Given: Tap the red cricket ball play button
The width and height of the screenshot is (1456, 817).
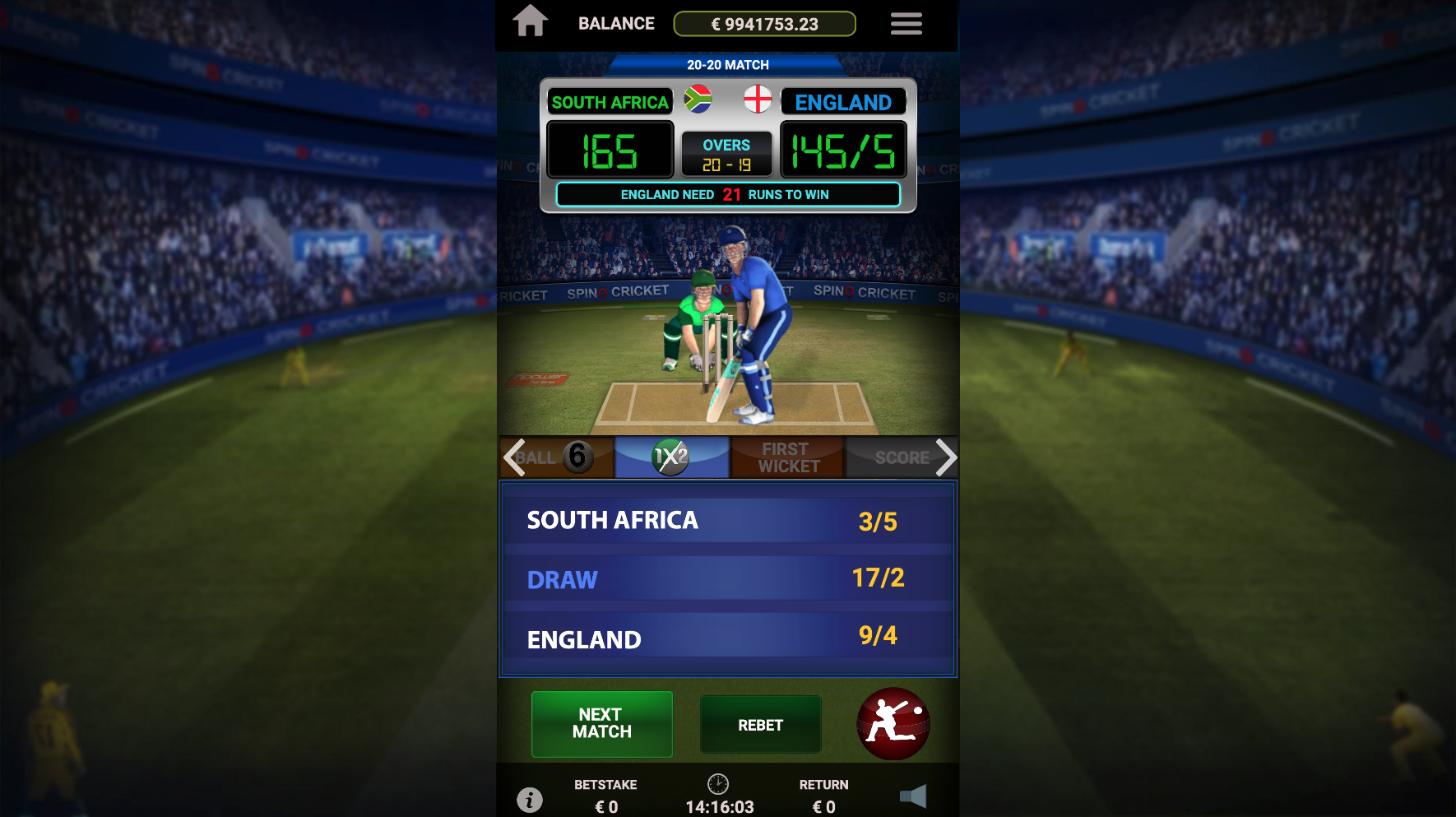Looking at the screenshot, I should [x=893, y=724].
